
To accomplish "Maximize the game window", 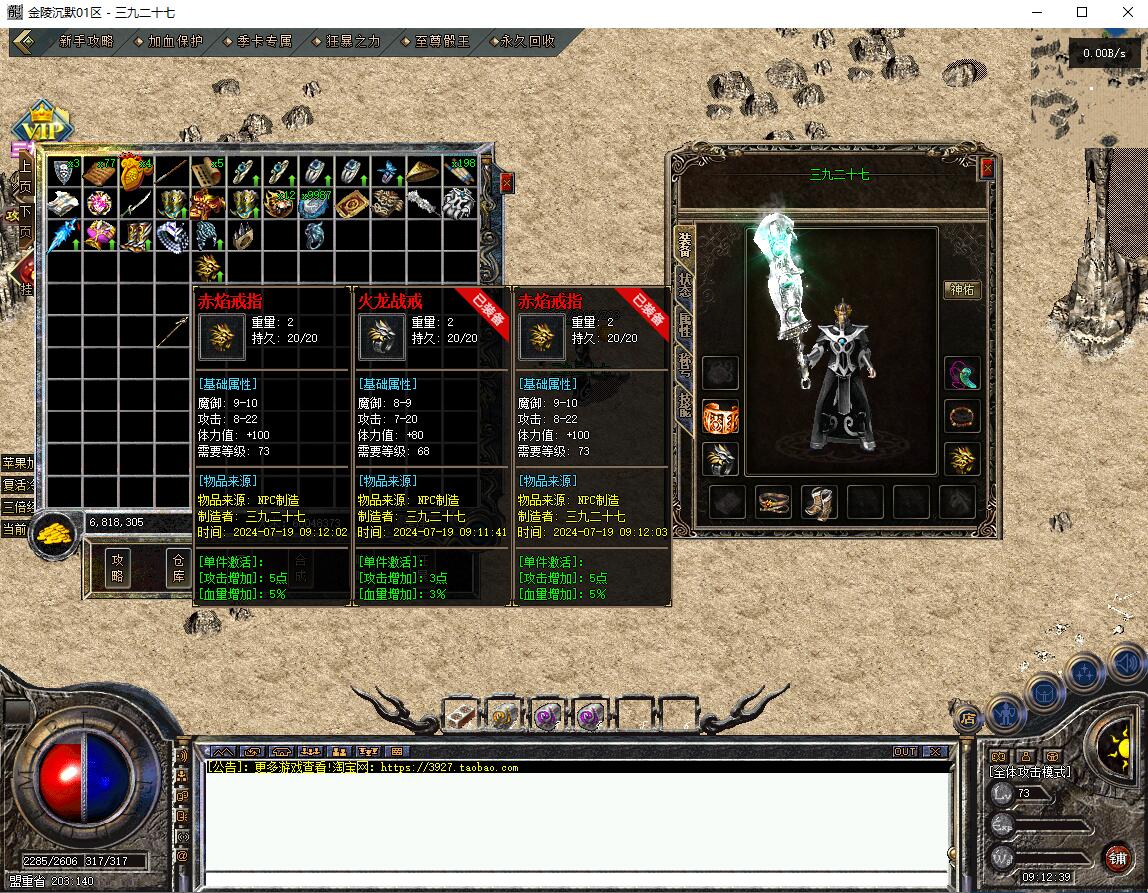I will (1081, 13).
